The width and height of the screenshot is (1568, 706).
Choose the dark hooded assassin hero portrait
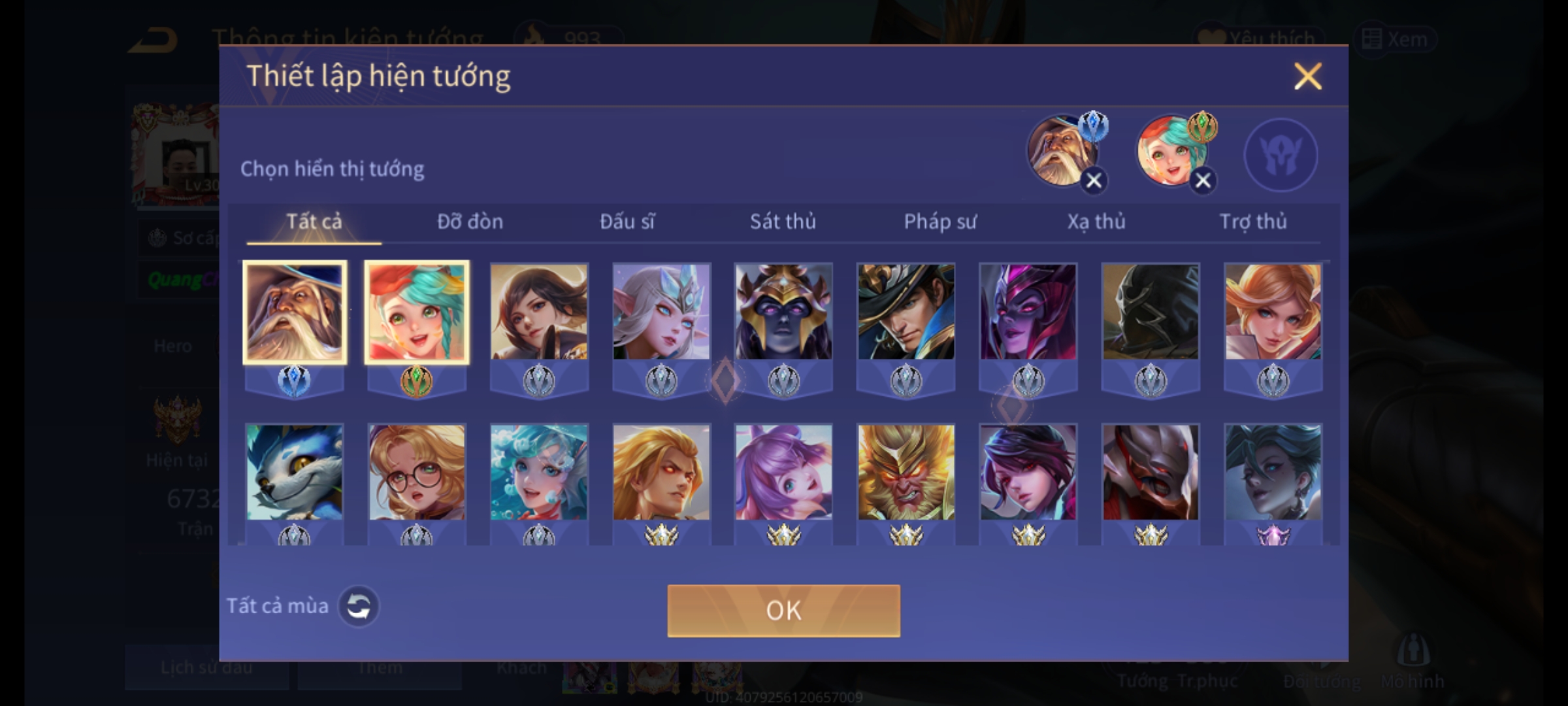tap(1151, 312)
